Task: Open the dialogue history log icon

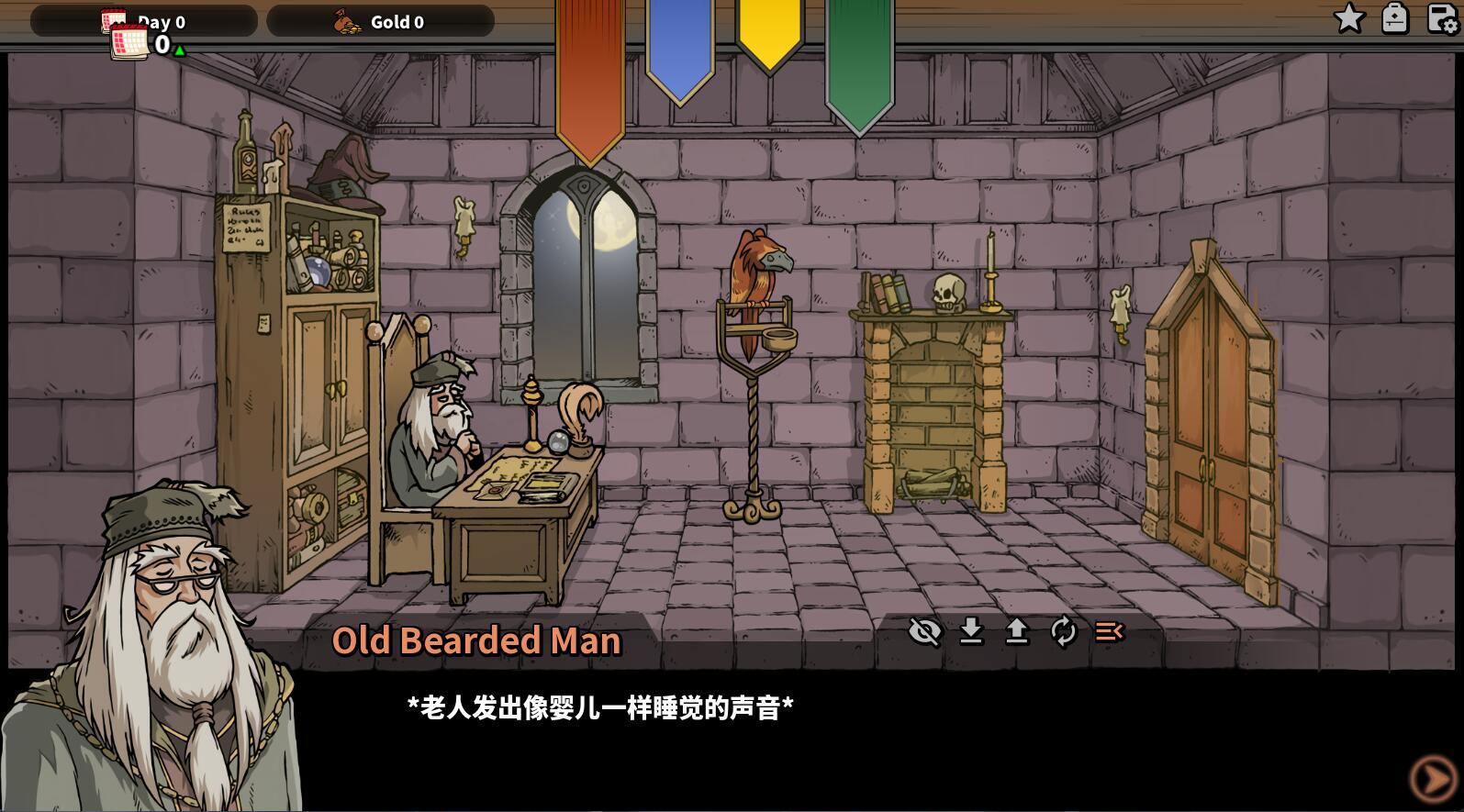Action: tap(1108, 631)
